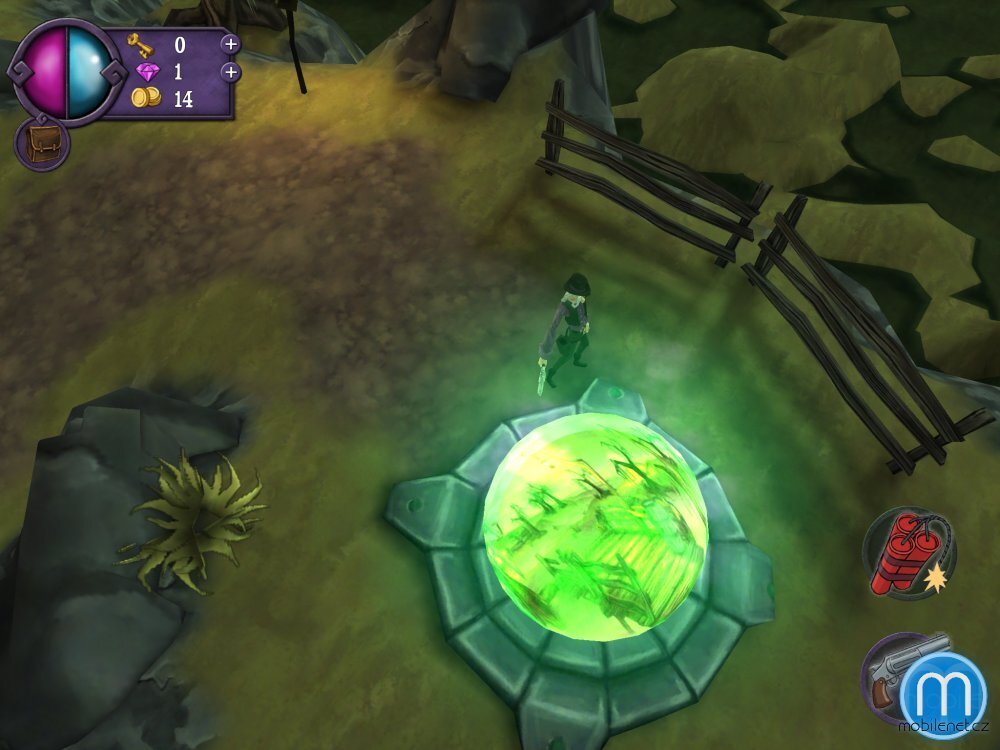Throw dynamite using the red sticks icon
The image size is (1000, 750).
pos(908,554)
